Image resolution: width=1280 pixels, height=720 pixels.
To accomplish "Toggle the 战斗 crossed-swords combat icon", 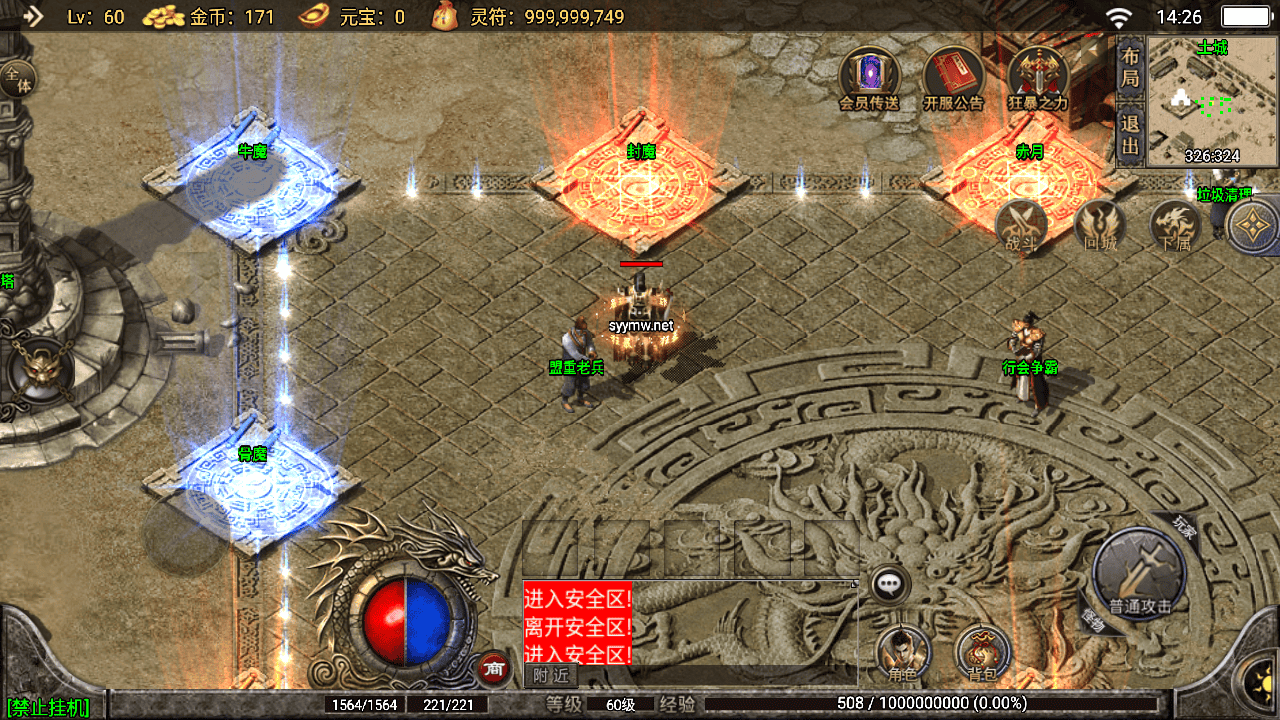I will 1021,224.
